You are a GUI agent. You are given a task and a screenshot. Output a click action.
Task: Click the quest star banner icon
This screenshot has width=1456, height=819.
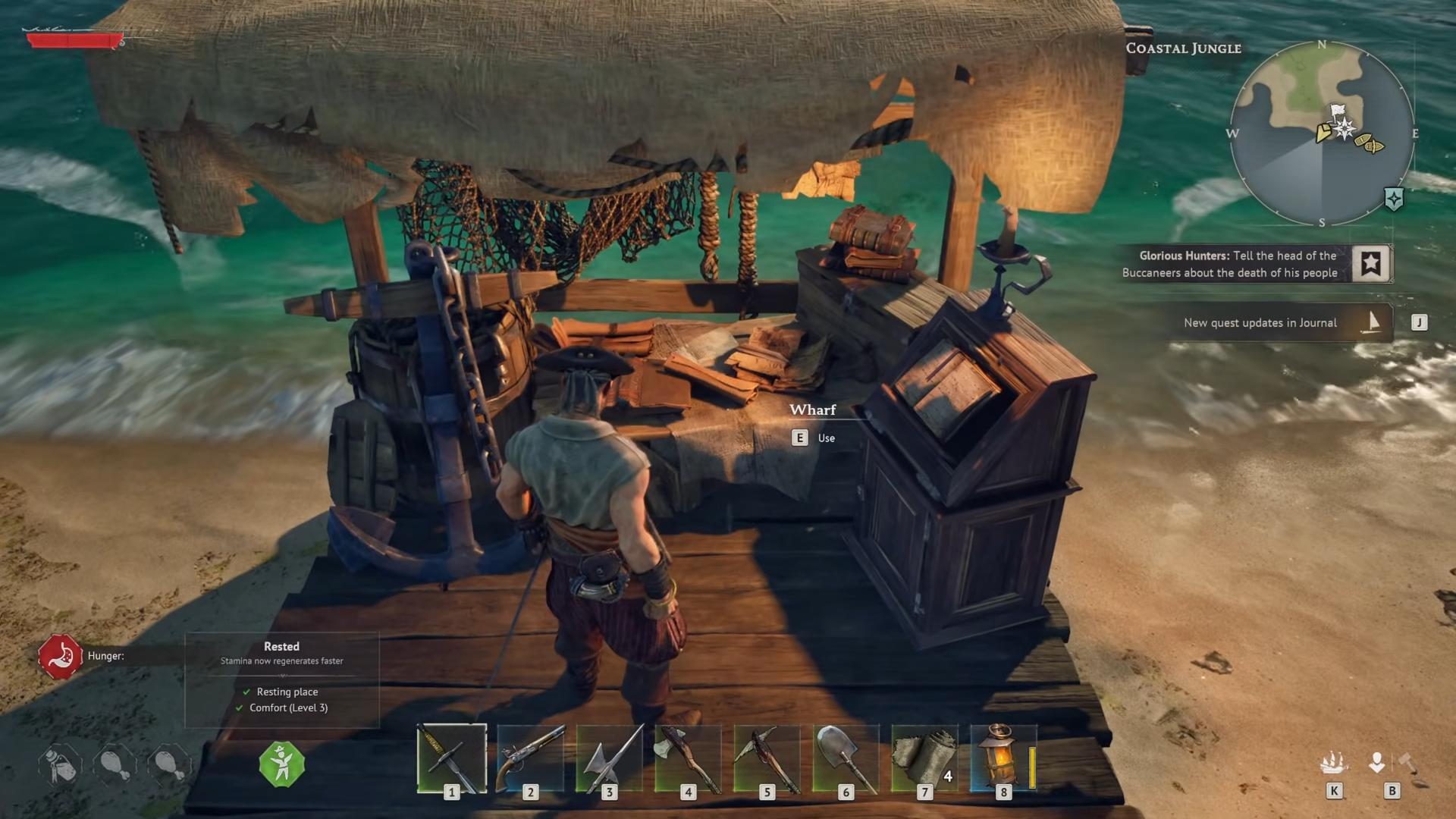pos(1370,264)
